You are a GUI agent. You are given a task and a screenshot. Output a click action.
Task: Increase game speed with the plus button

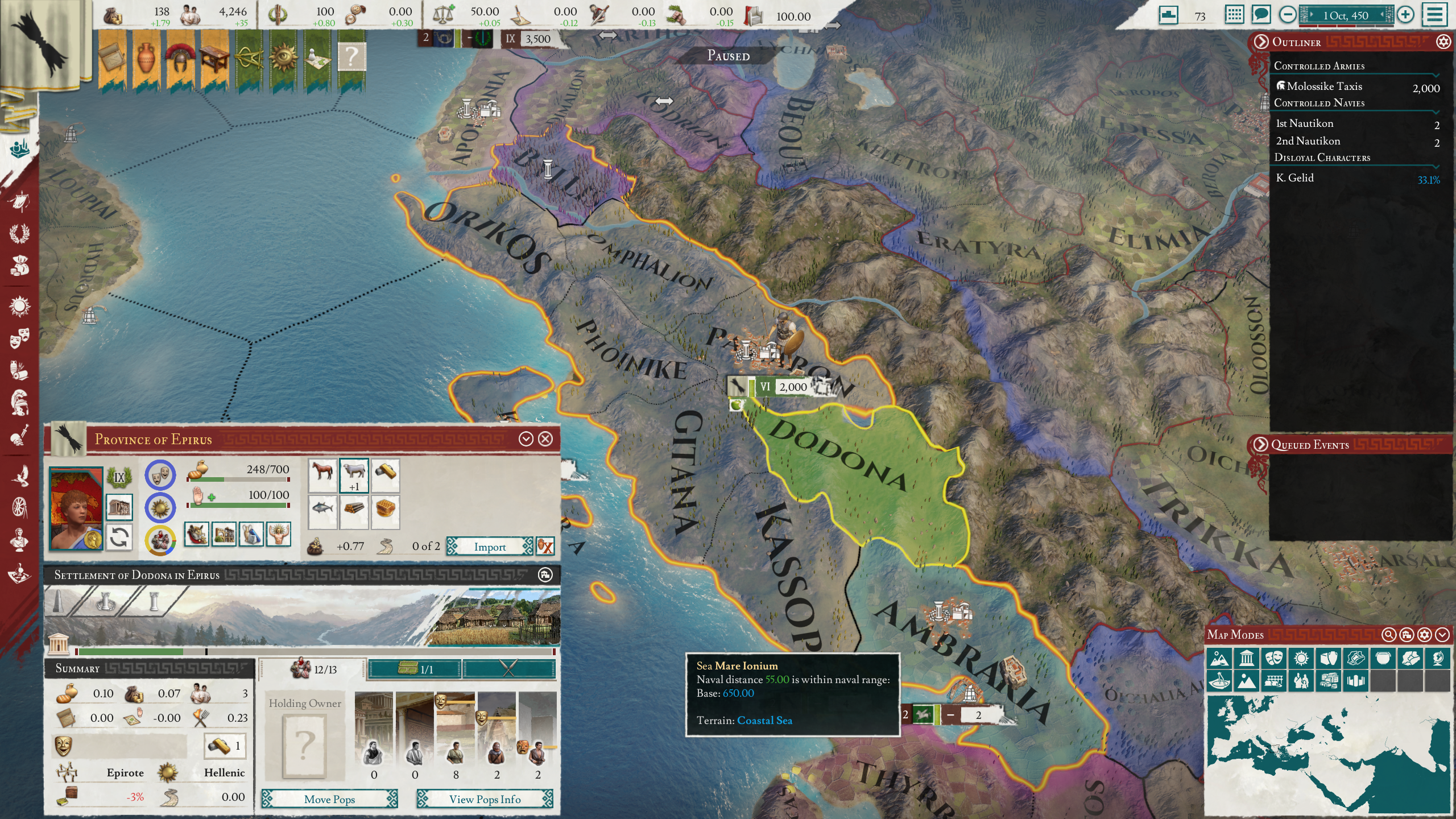click(1405, 15)
